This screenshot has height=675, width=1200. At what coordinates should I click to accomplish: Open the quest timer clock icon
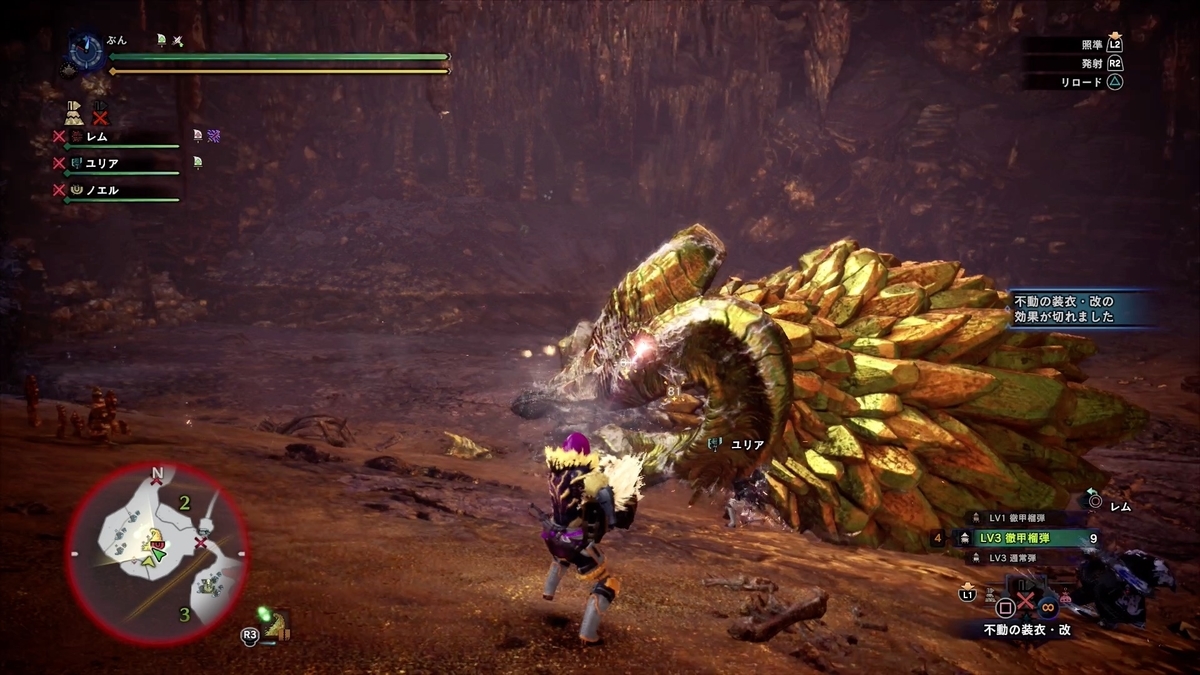tap(87, 52)
